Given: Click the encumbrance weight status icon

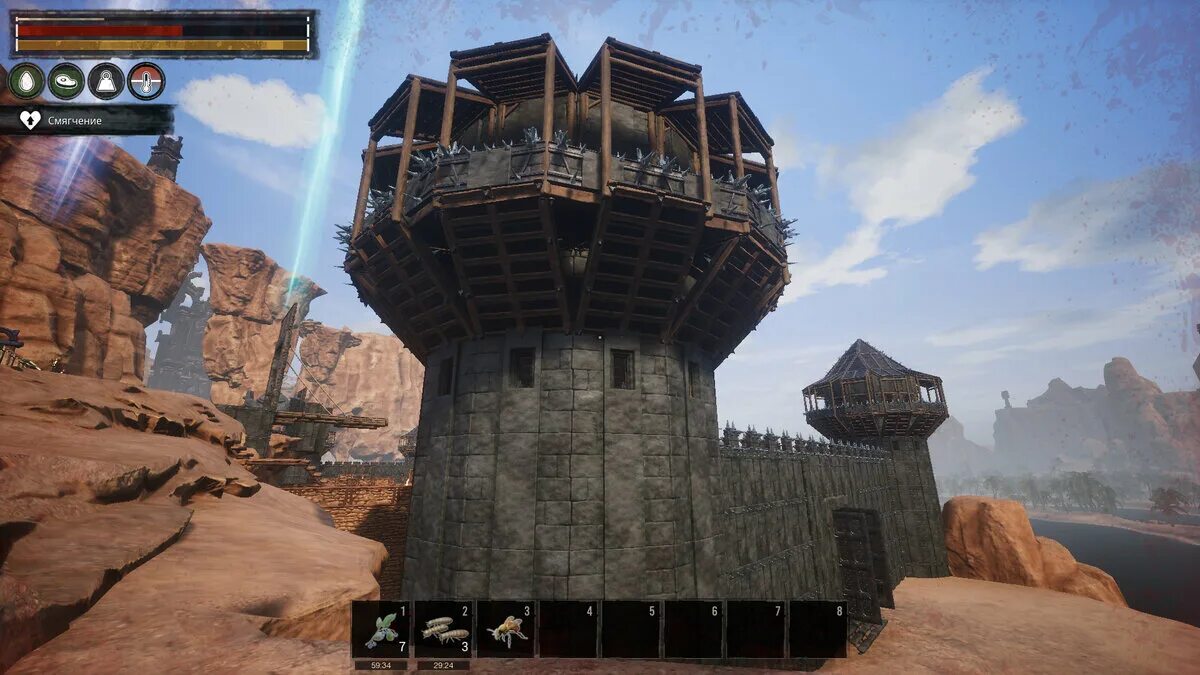Looking at the screenshot, I should pyautogui.click(x=106, y=81).
